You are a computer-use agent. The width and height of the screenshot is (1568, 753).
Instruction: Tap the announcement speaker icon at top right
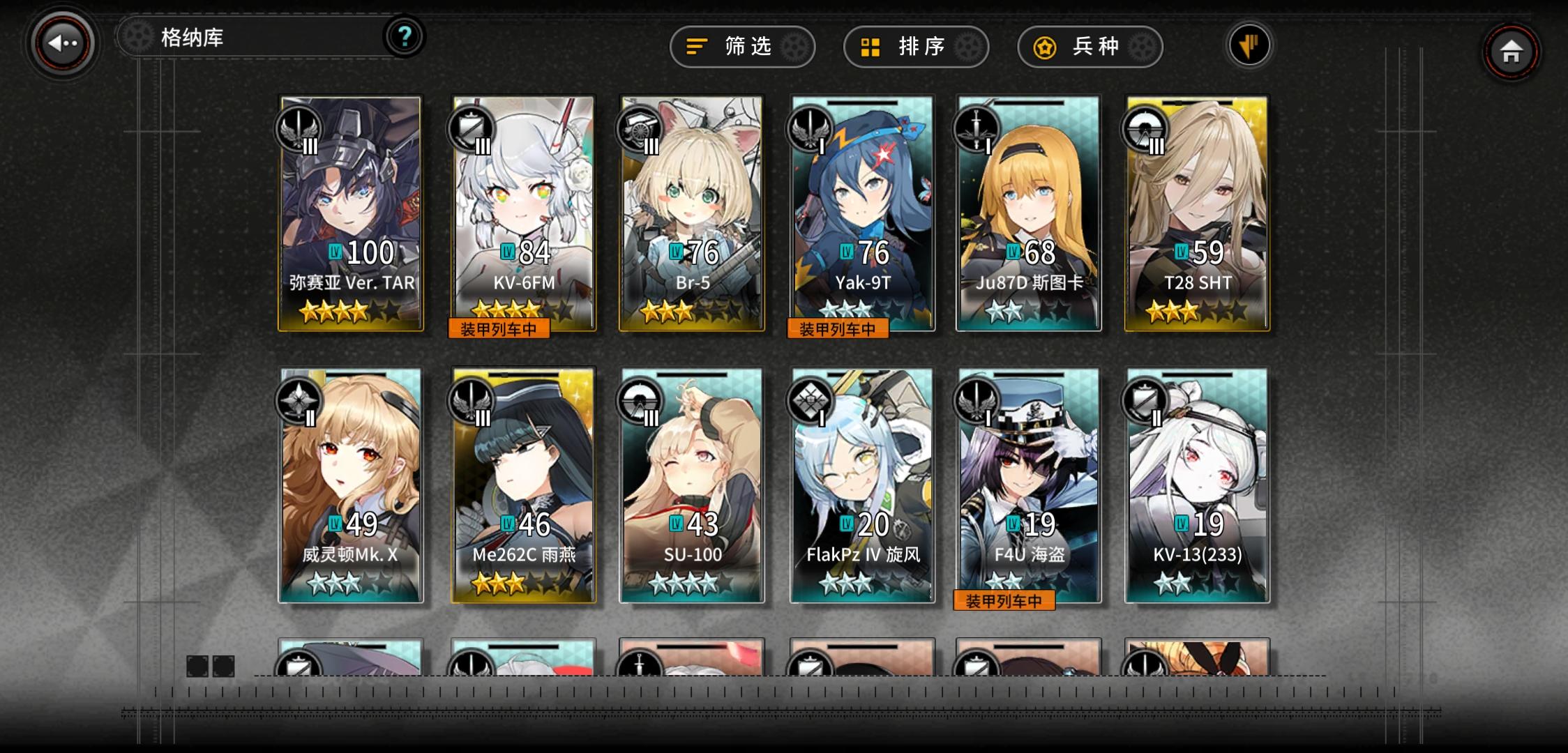pyautogui.click(x=1249, y=44)
